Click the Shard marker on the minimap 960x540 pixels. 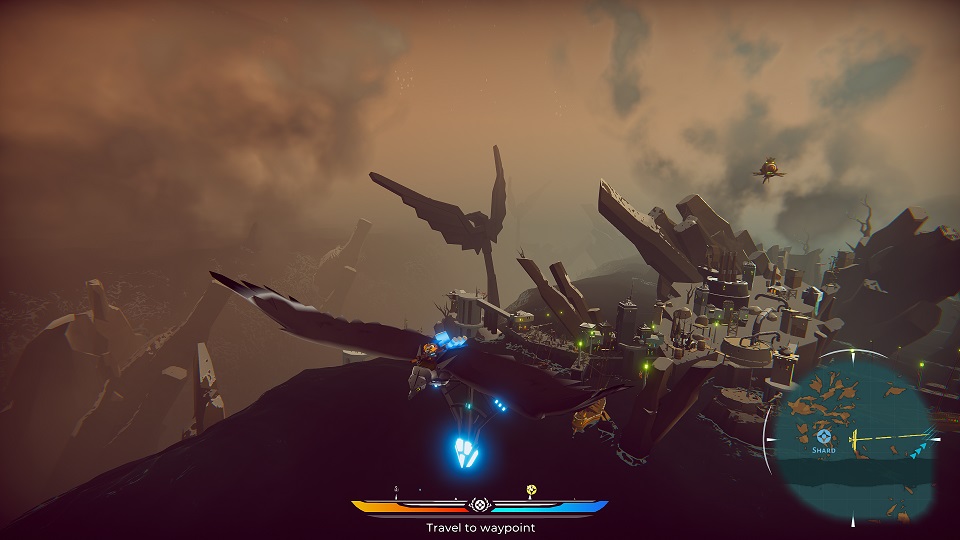click(823, 436)
